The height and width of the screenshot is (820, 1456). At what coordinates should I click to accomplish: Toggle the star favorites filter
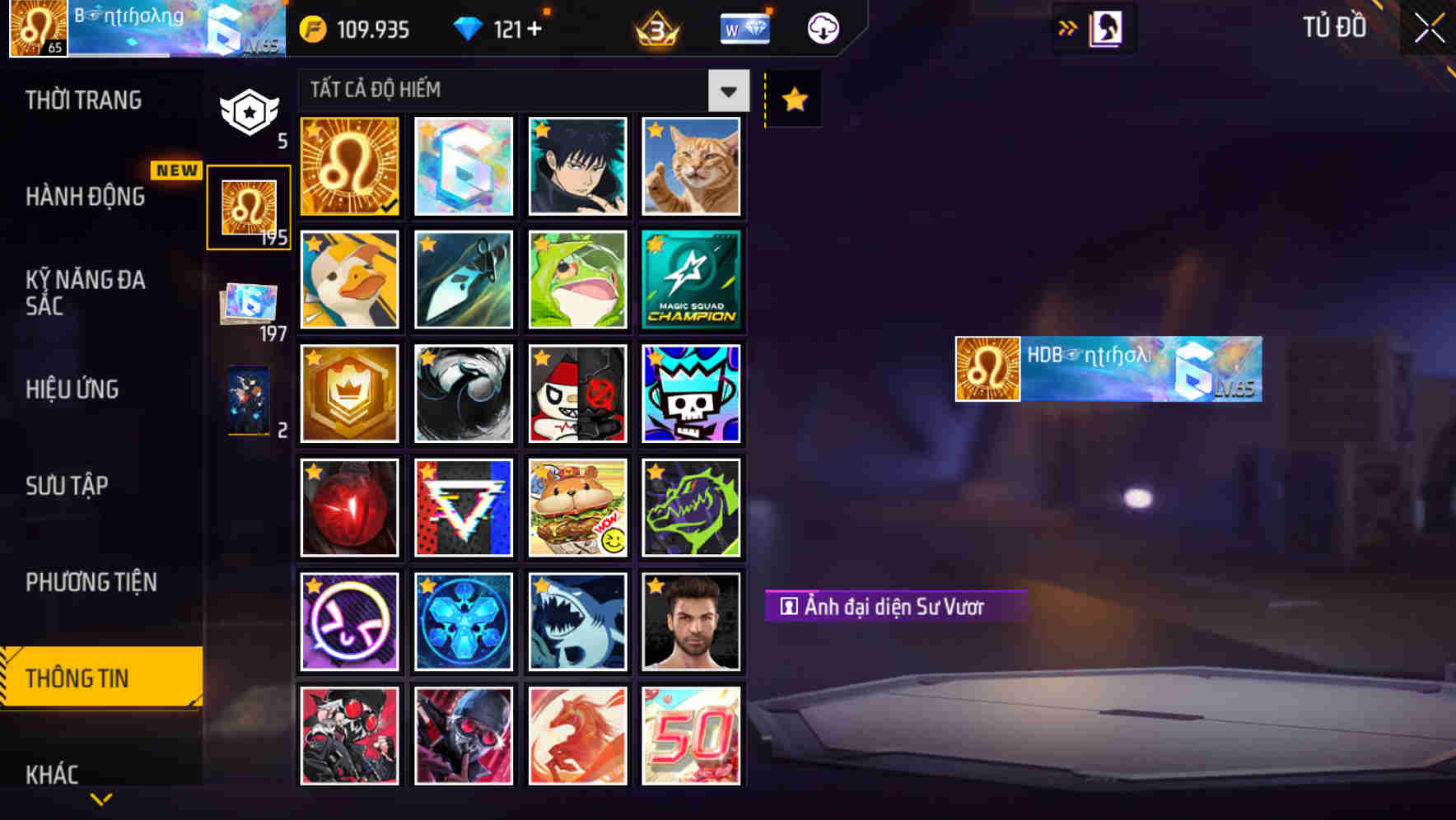(x=793, y=99)
